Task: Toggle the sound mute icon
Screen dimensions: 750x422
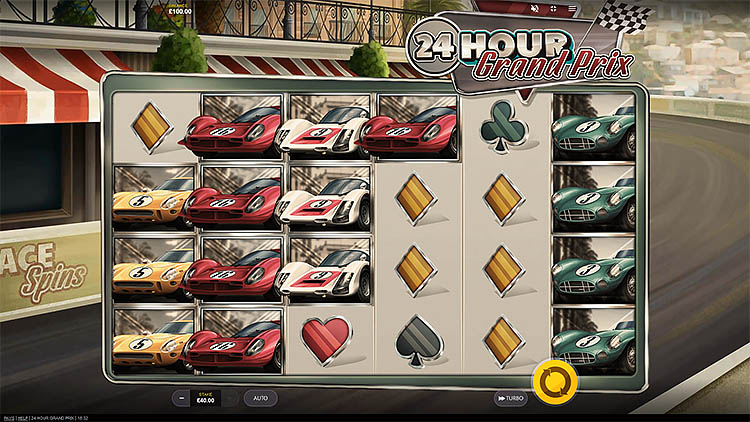Action: pyautogui.click(x=535, y=8)
